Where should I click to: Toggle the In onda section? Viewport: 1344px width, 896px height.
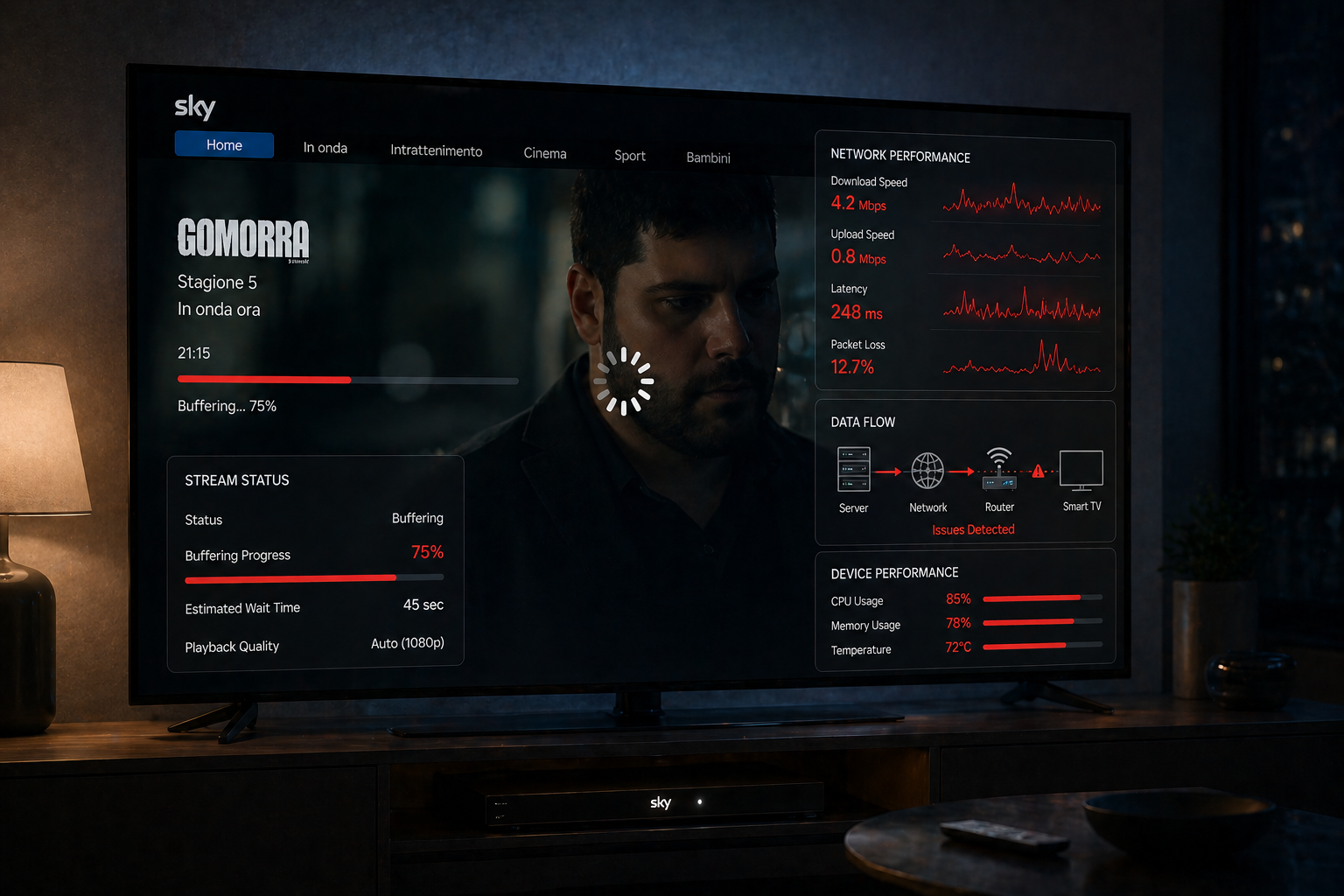point(325,148)
